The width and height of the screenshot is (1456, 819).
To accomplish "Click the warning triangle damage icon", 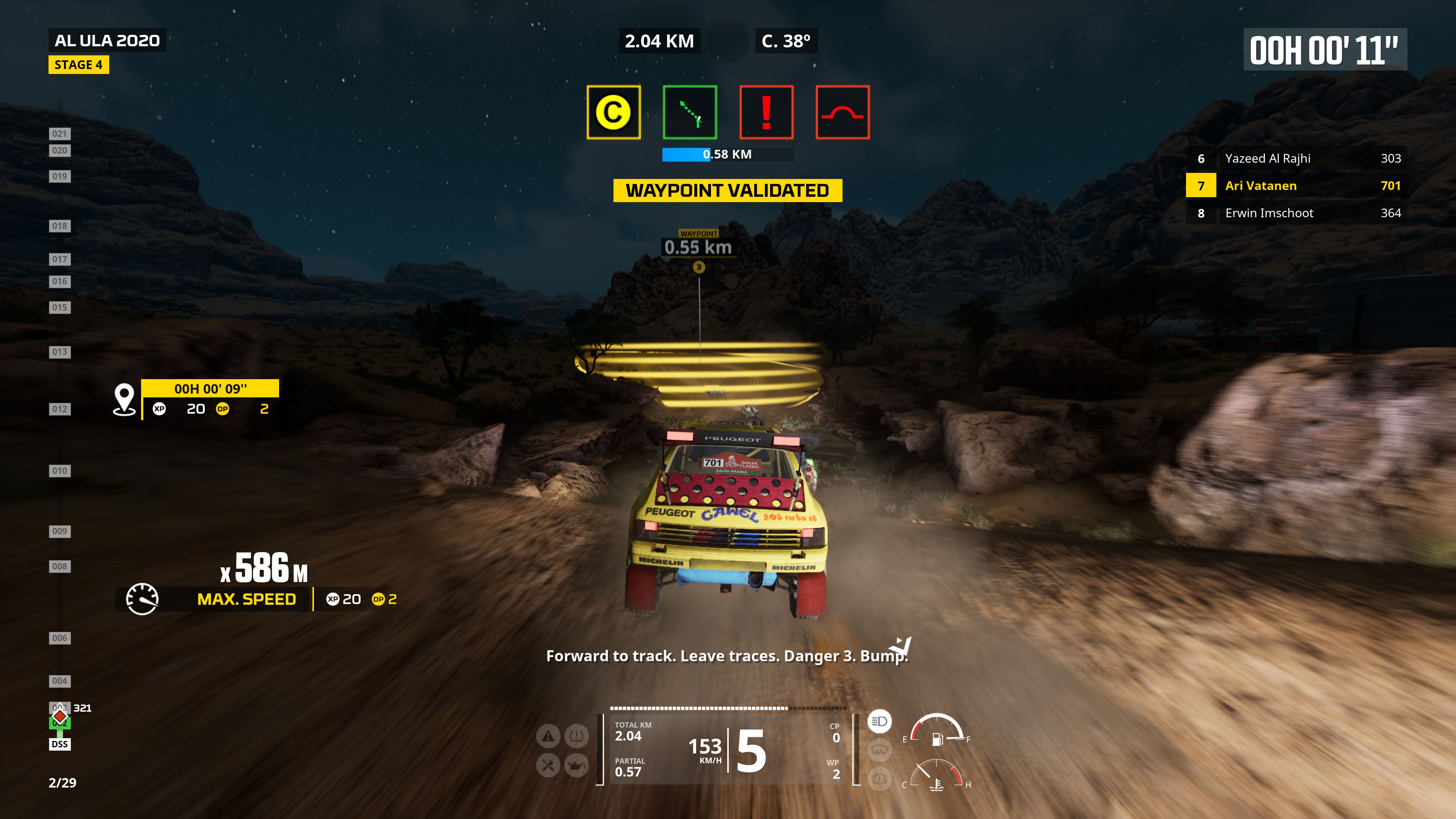I will 548,736.
